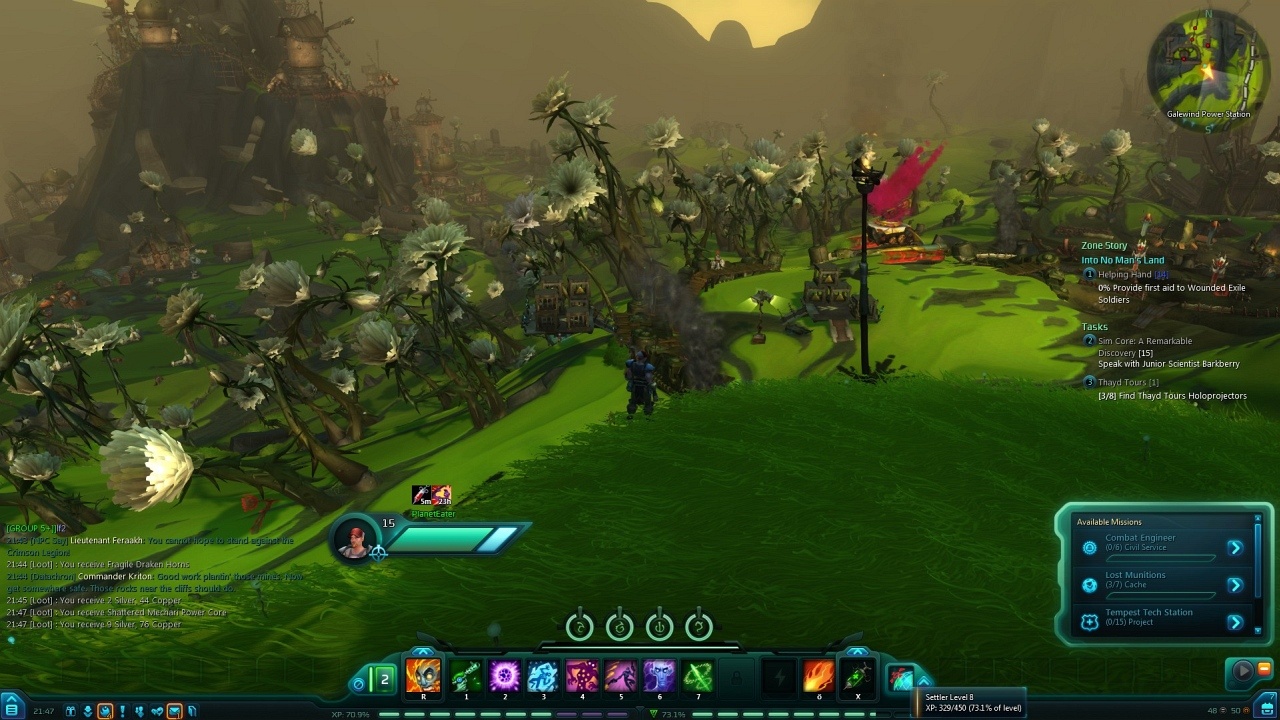
Task: Click the round play button above the bag
Action: (1243, 671)
